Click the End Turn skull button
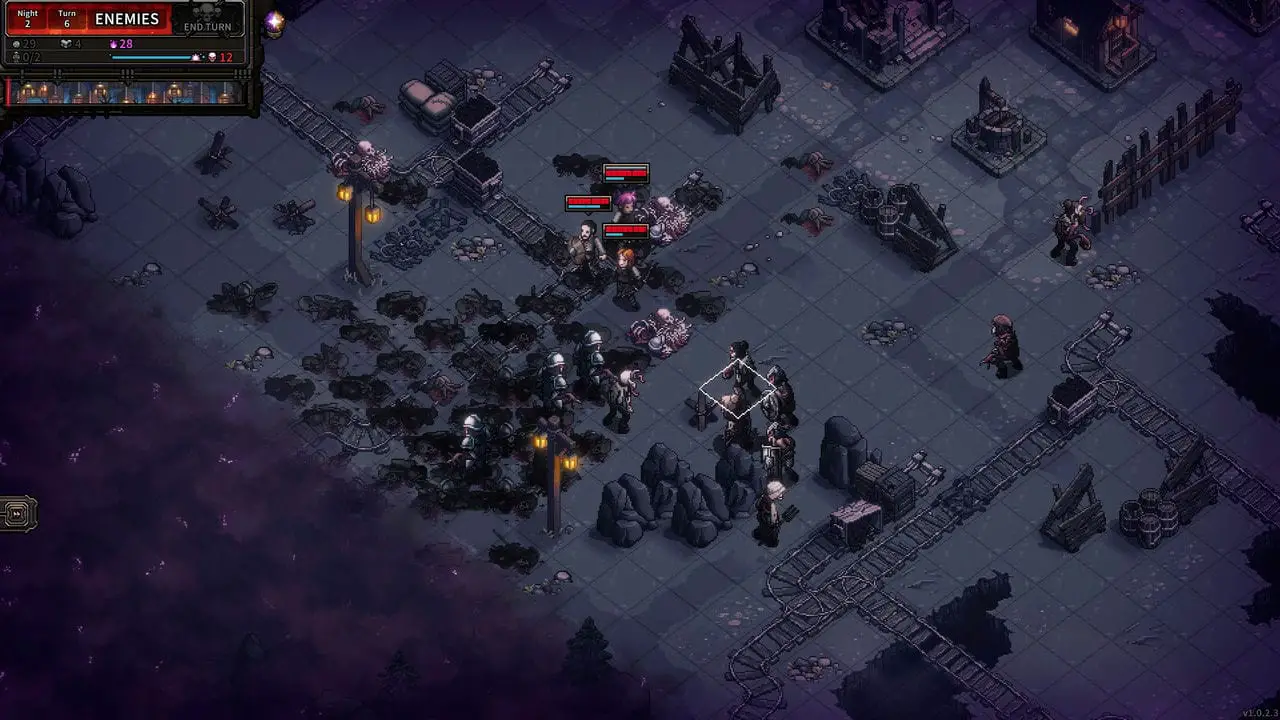Viewport: 1280px width, 720px height. click(x=208, y=20)
